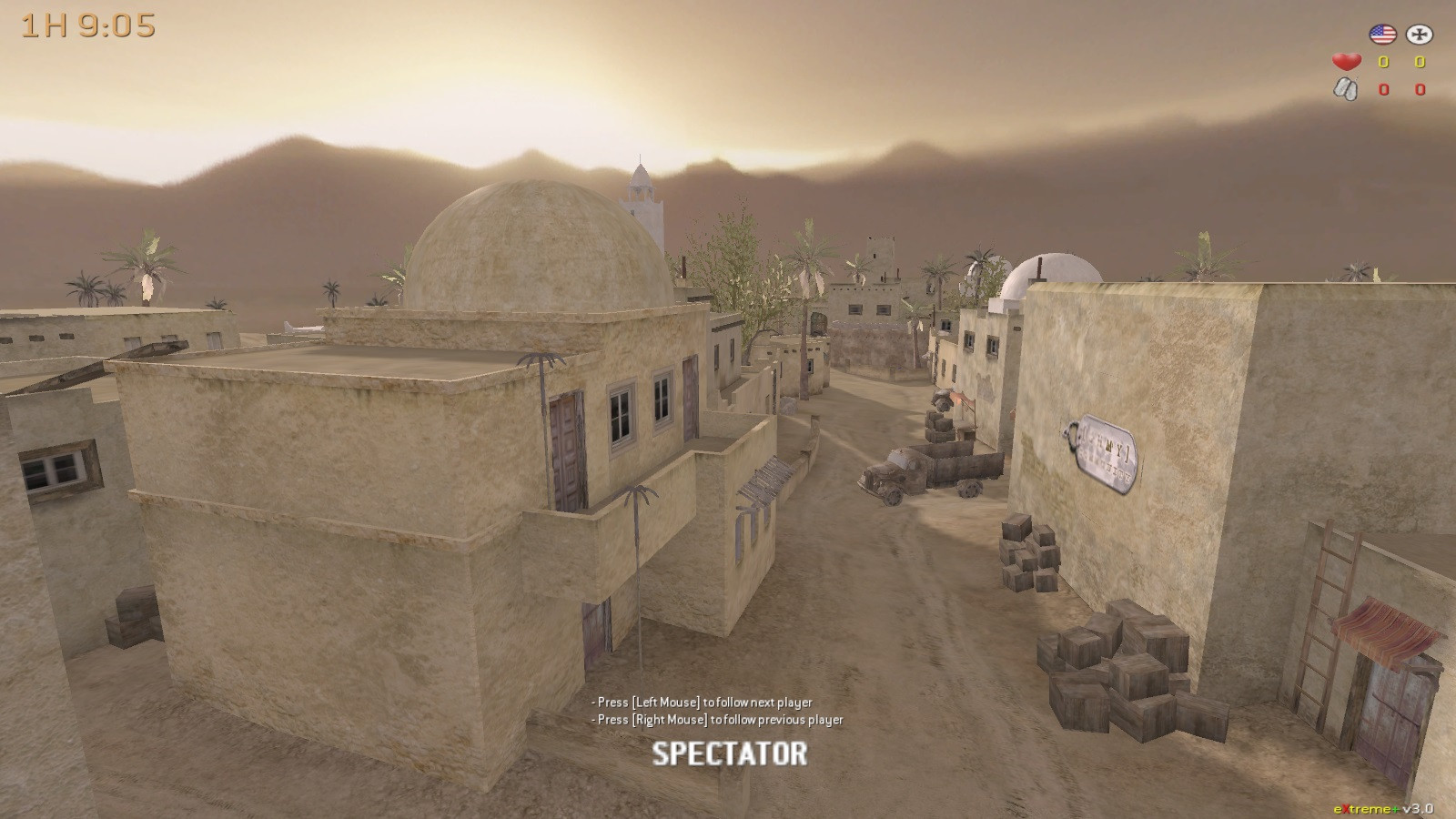This screenshot has height=819, width=1456.
Task: Click the minaret tower in the distance
Action: [643, 191]
